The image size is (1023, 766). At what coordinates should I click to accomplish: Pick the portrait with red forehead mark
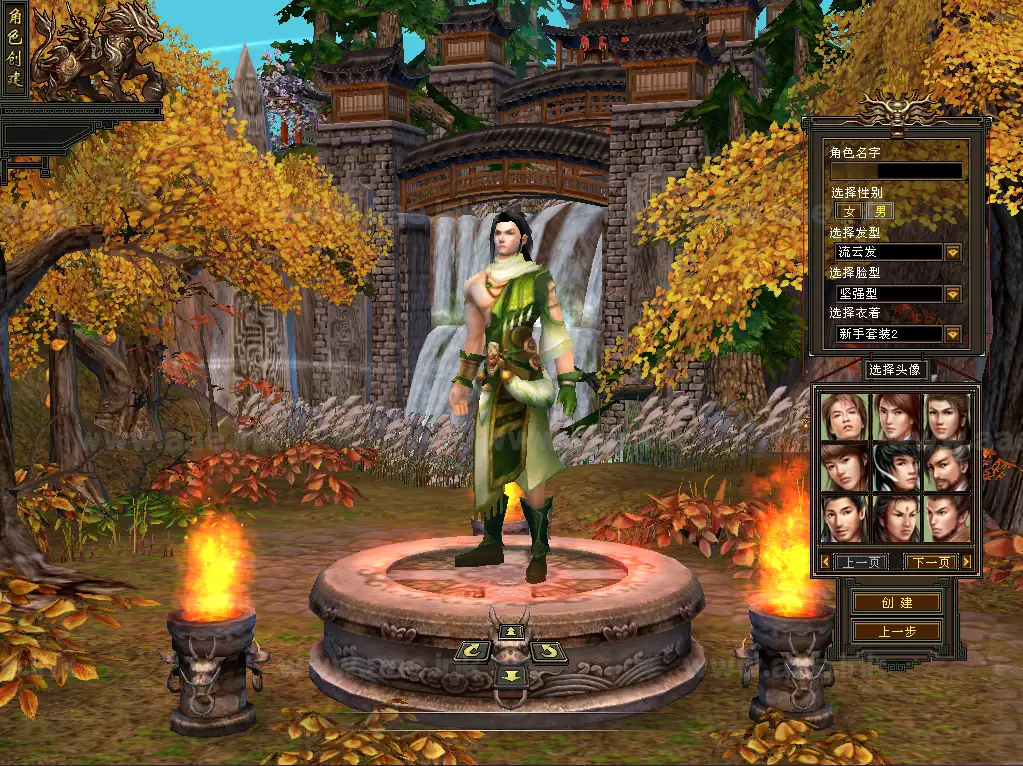896,518
